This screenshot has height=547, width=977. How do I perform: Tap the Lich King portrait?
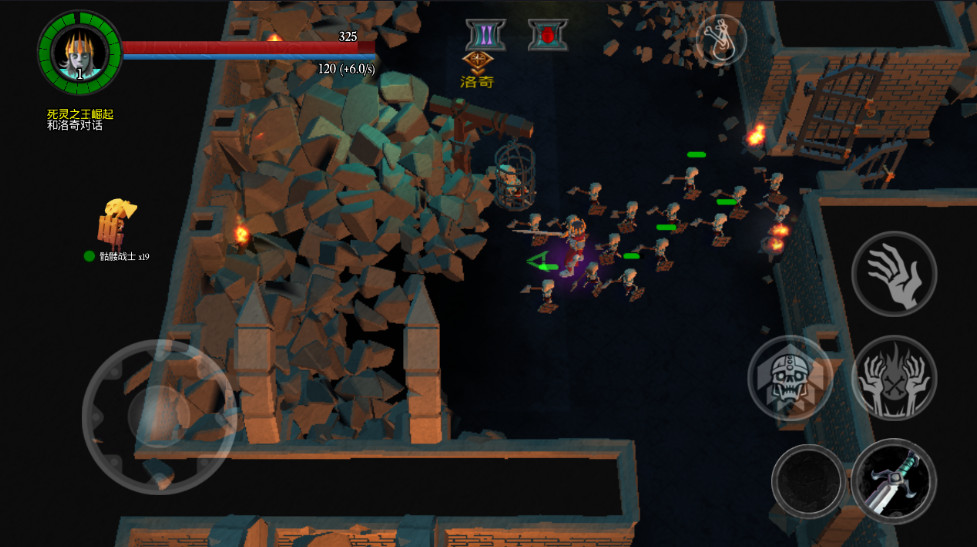[x=79, y=51]
